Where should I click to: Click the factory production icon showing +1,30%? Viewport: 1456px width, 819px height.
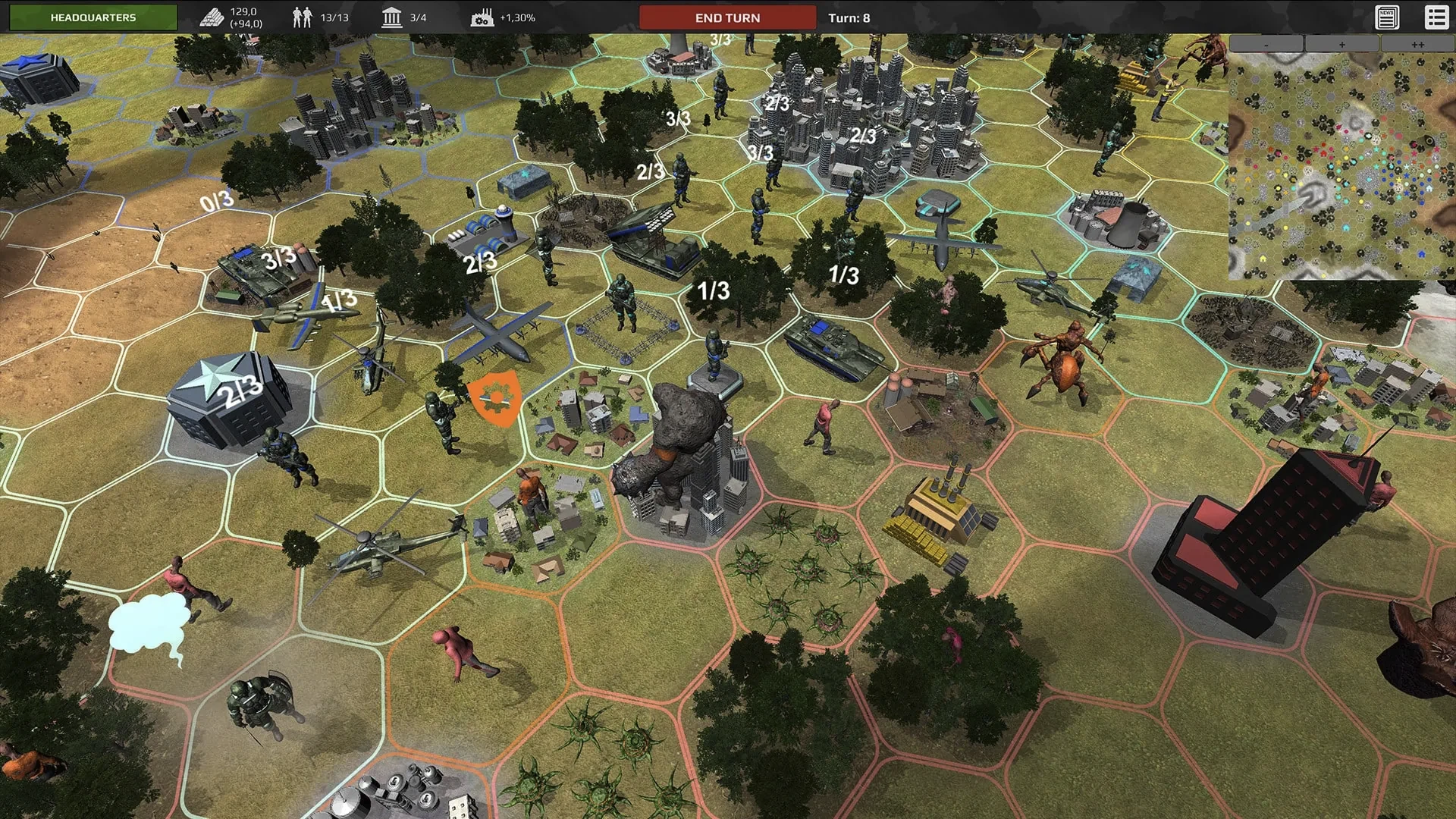[x=483, y=16]
